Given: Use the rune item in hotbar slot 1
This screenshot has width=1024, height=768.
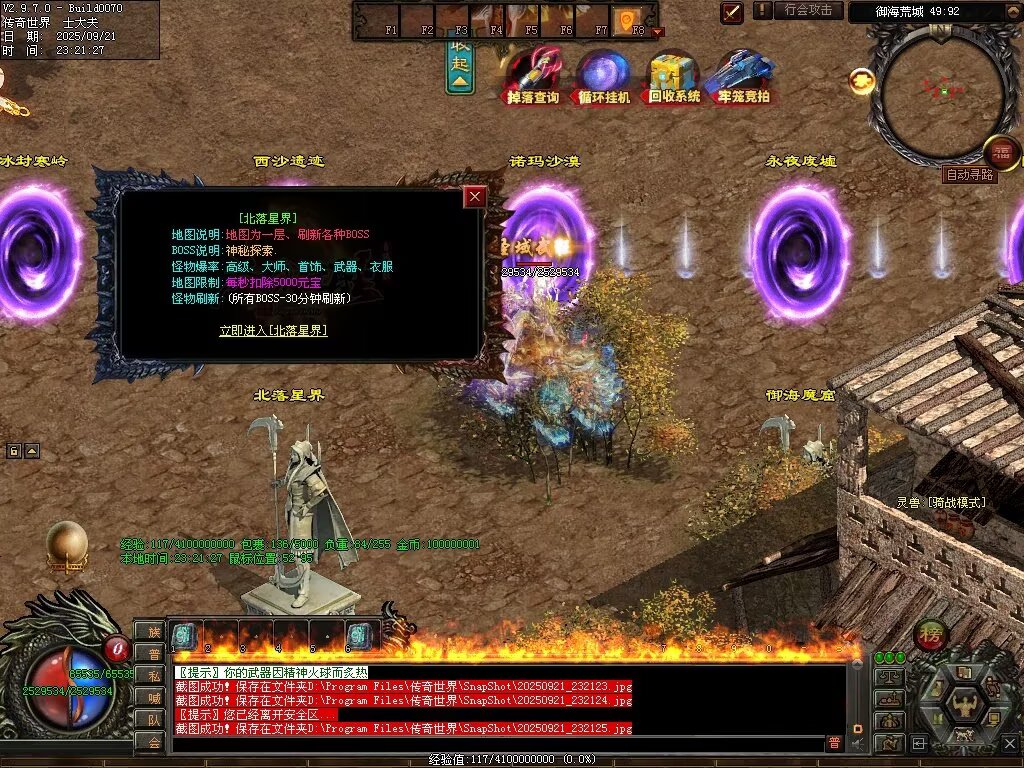Looking at the screenshot, I should [185, 635].
